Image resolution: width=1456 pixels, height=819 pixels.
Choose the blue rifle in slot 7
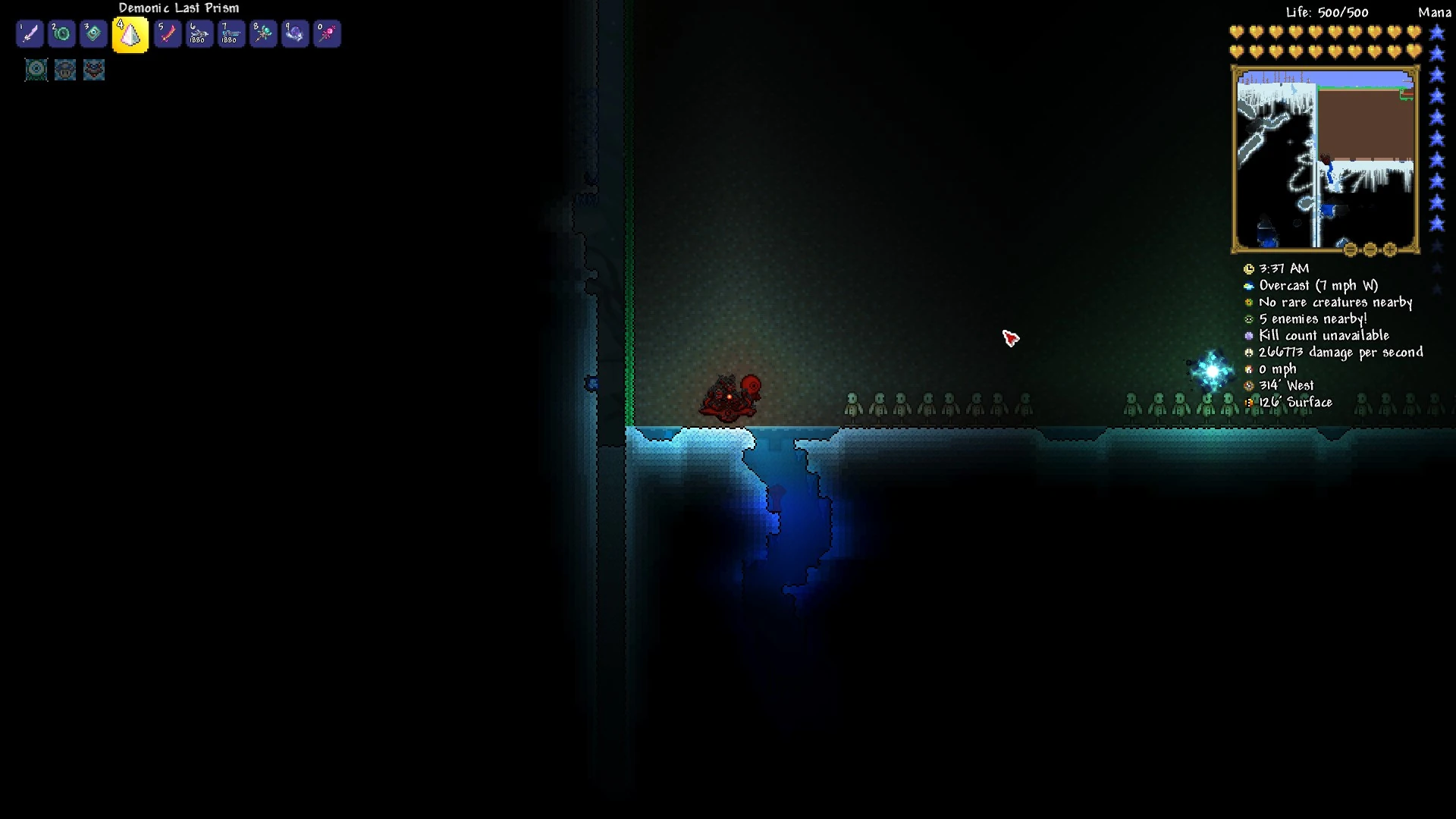231,34
